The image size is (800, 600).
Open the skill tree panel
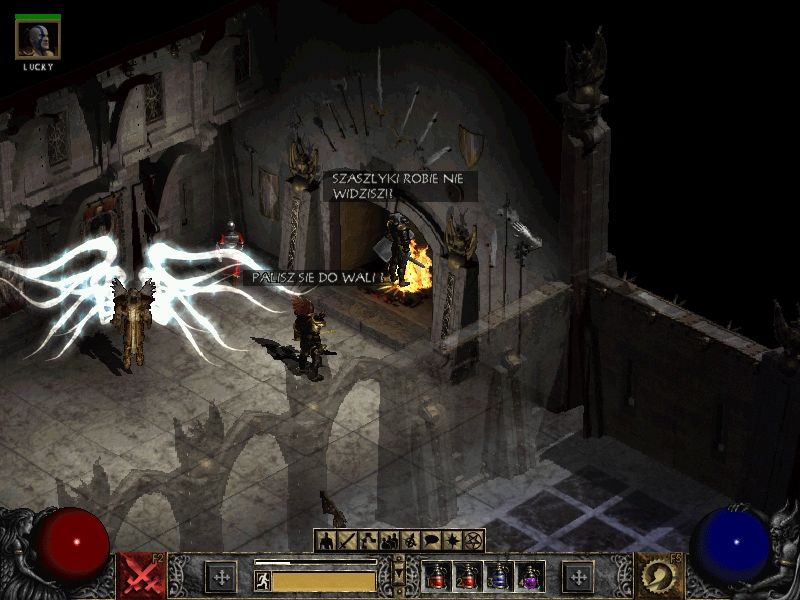367,541
